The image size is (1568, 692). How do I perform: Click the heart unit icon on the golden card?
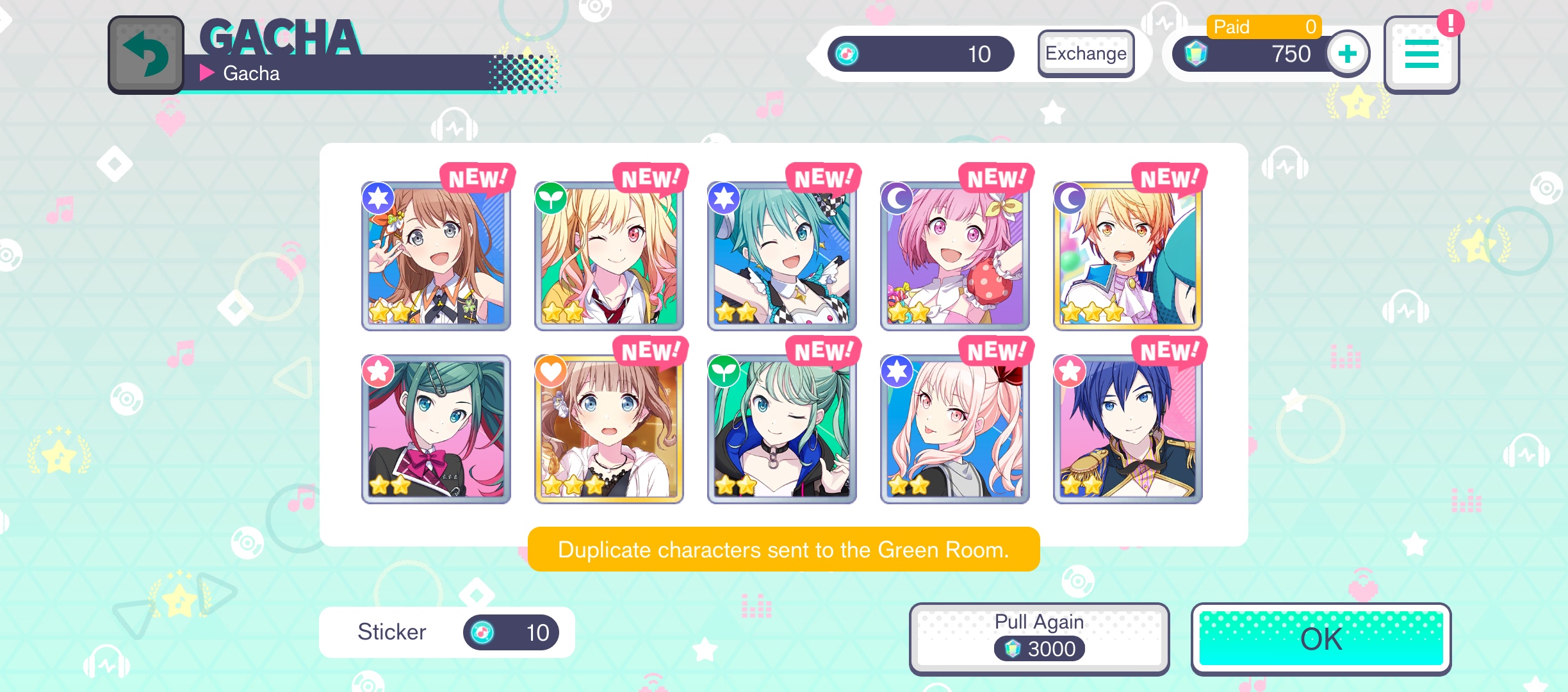[x=551, y=372]
